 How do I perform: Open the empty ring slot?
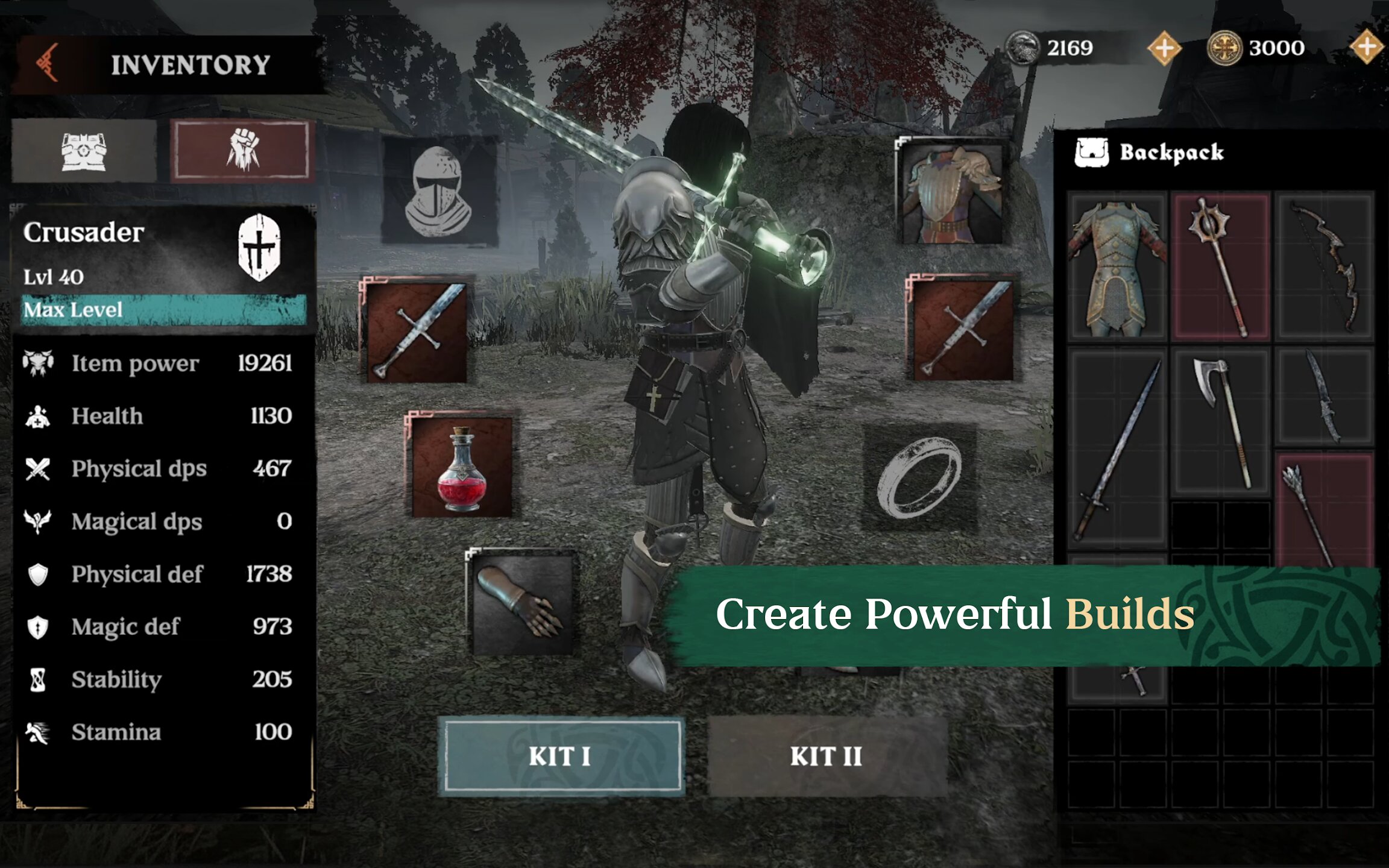coord(920,477)
